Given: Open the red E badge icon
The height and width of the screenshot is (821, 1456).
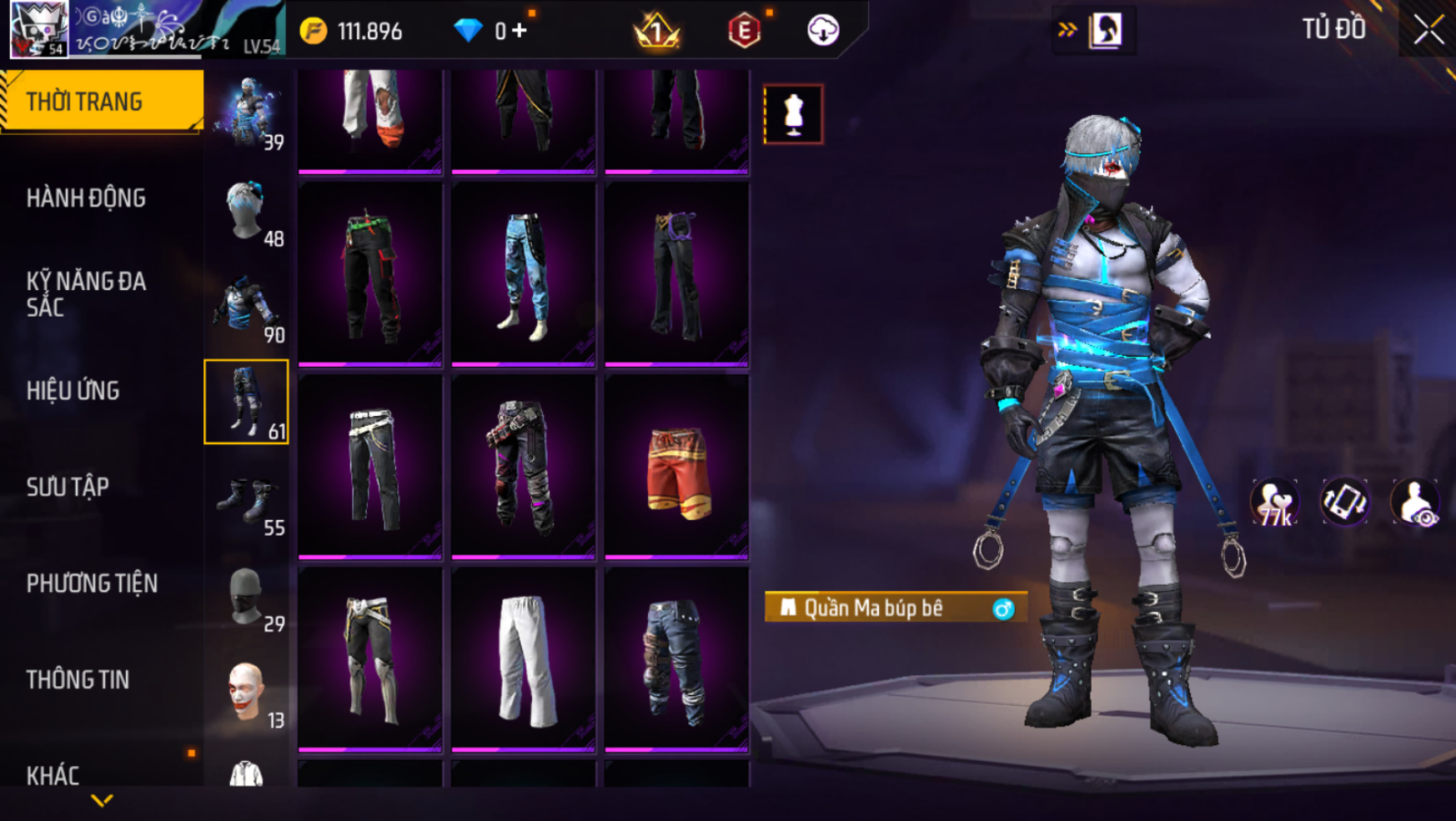Looking at the screenshot, I should [x=744, y=31].
